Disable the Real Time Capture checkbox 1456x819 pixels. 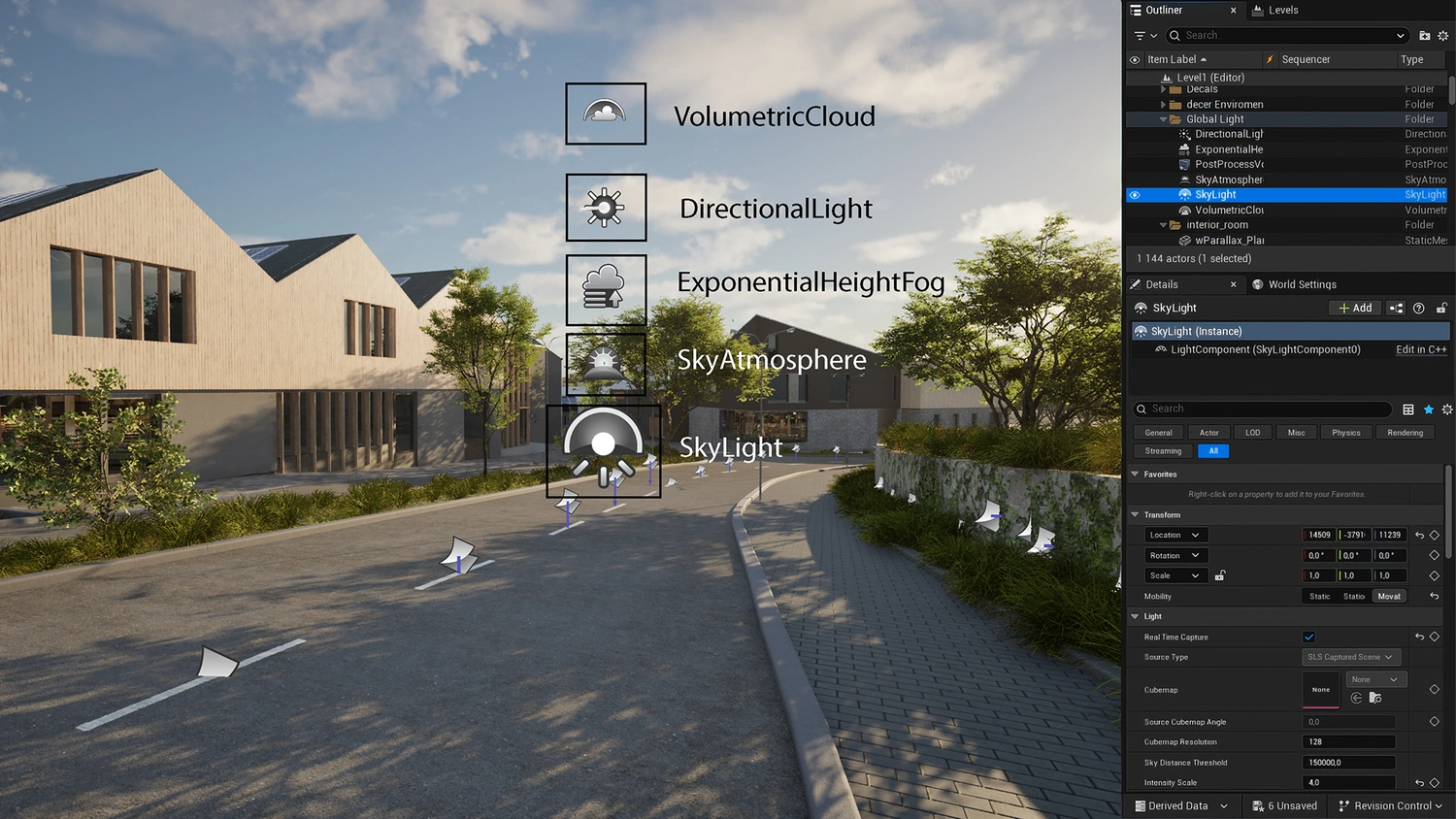[1308, 637]
